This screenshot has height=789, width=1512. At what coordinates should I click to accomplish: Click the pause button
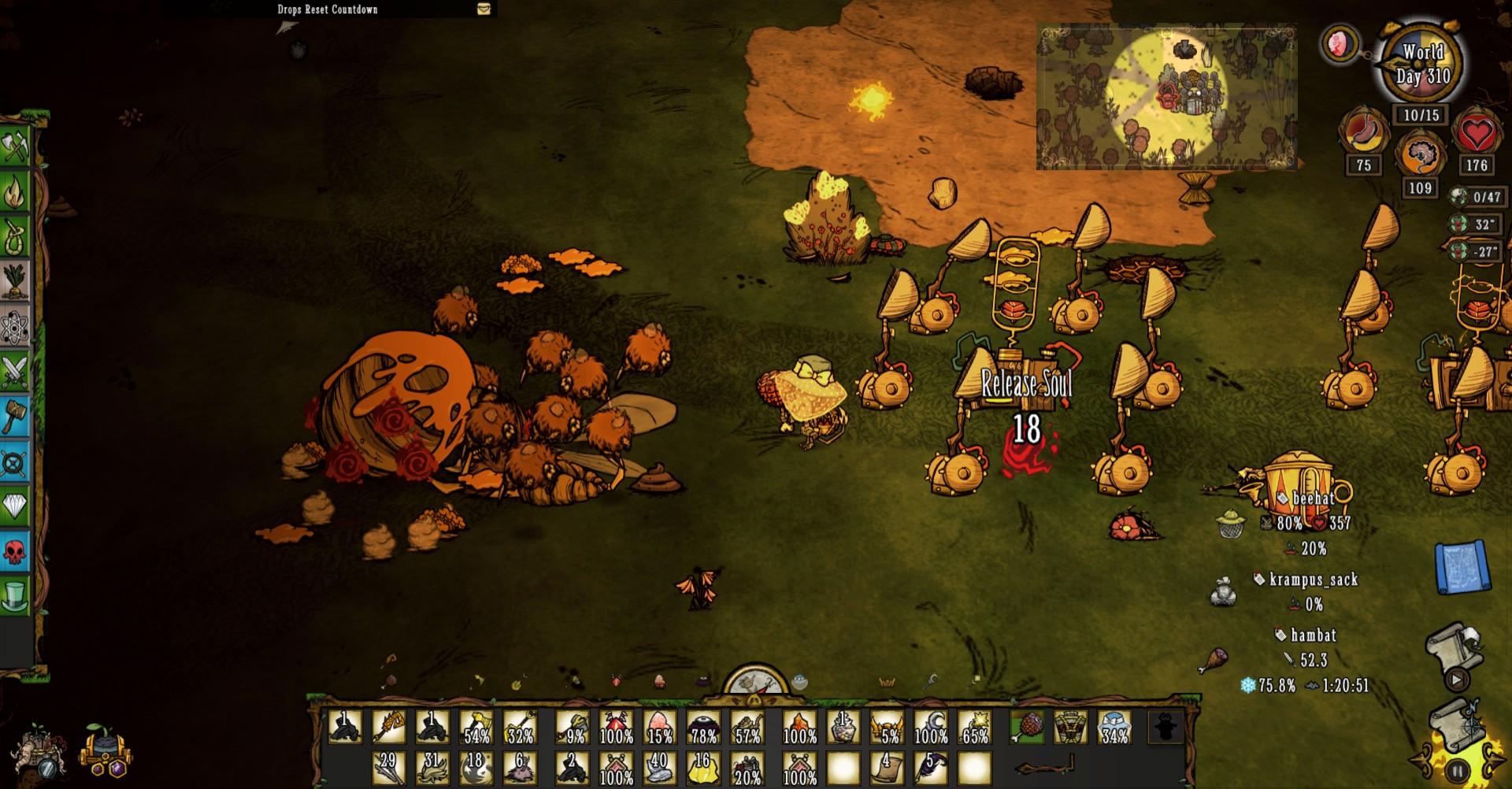[x=1457, y=772]
